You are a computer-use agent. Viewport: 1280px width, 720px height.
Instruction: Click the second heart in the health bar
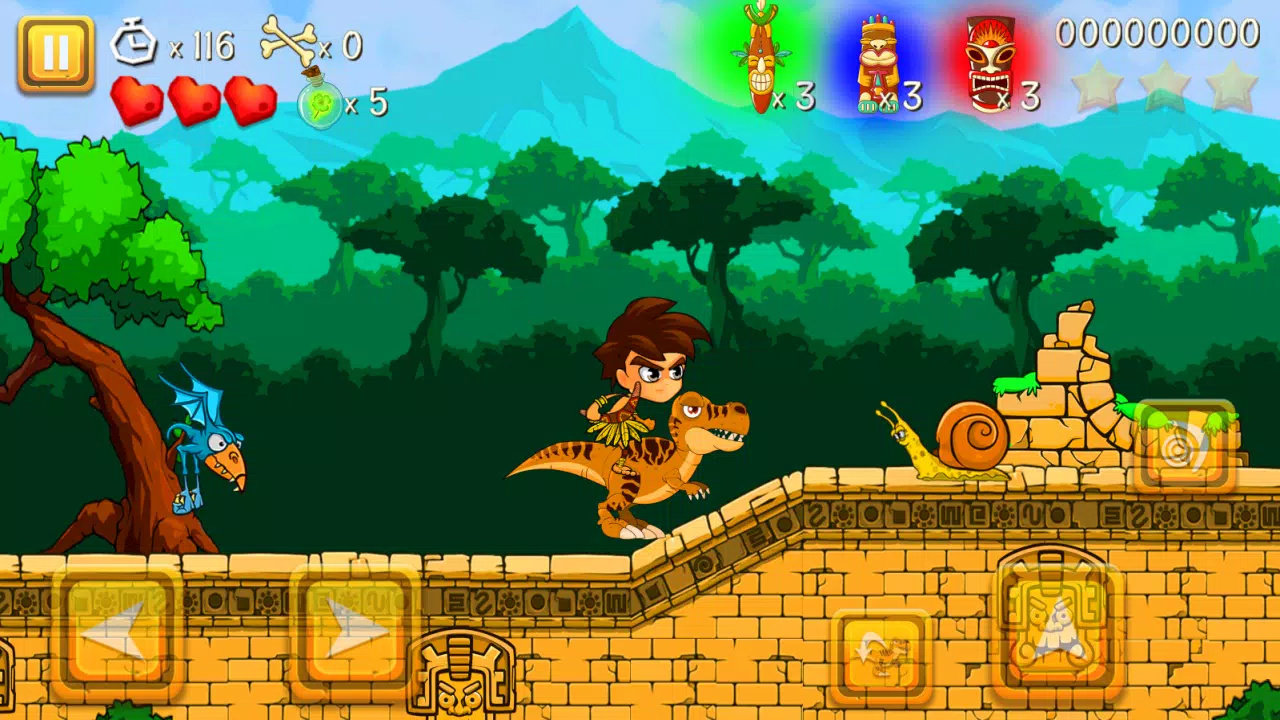(195, 100)
